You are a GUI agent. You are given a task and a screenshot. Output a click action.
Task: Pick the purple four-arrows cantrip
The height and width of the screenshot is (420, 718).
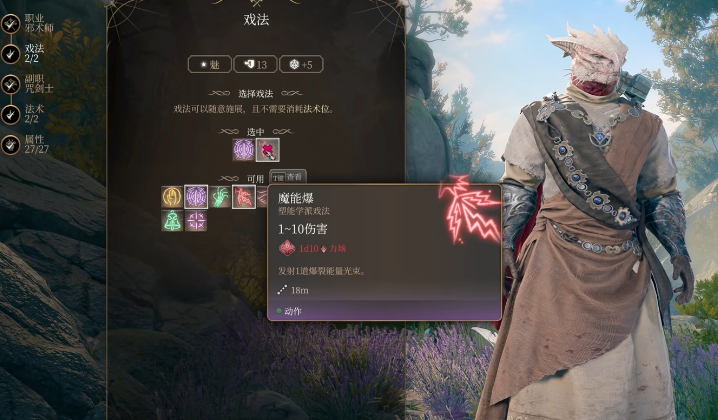tap(196, 220)
